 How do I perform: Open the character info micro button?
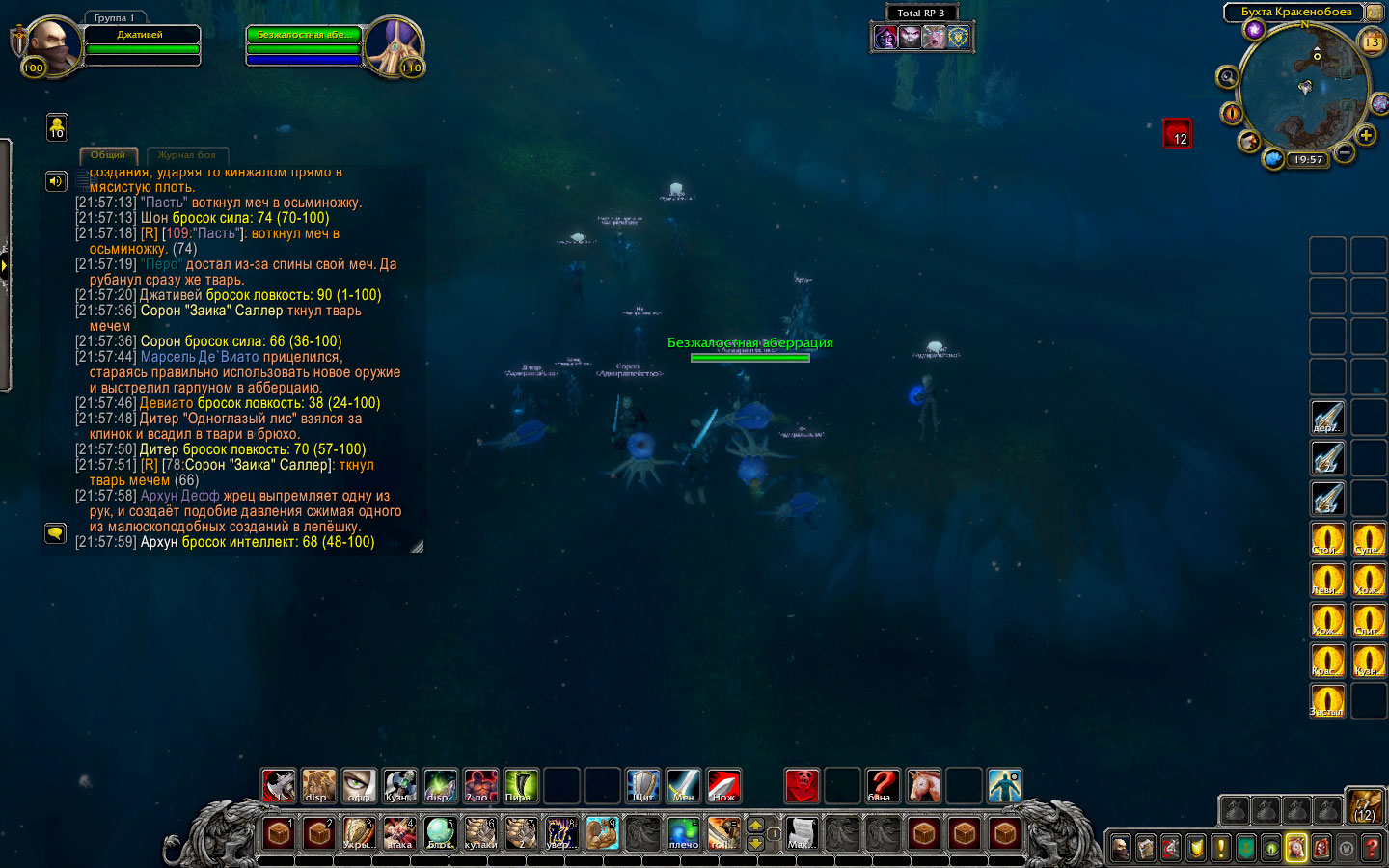tap(1120, 848)
